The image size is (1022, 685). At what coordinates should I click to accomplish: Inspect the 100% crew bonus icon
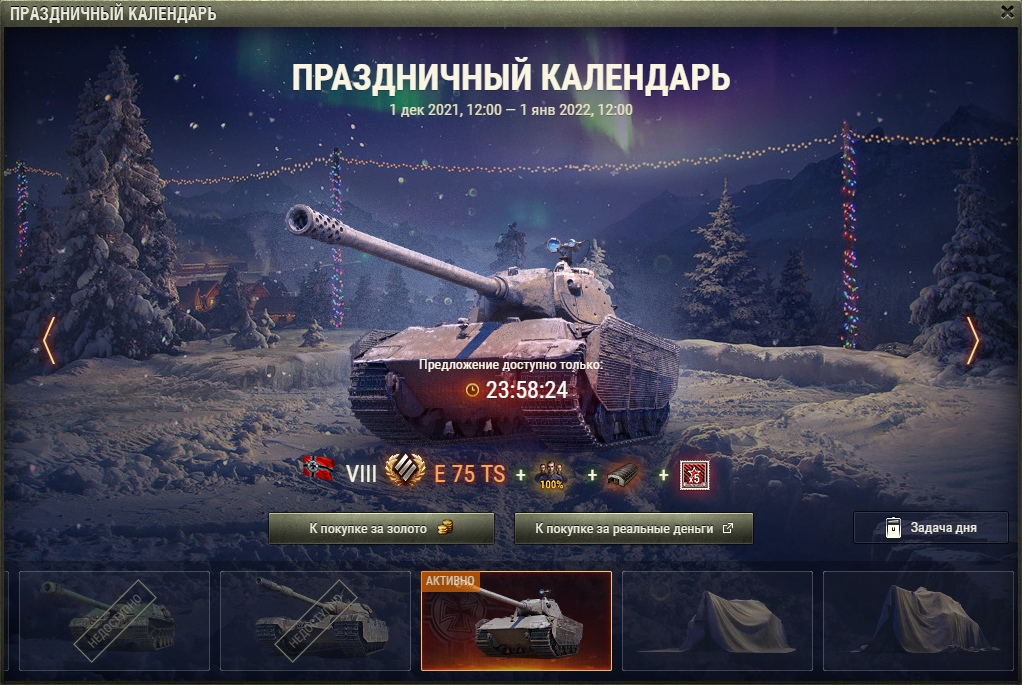[x=551, y=475]
